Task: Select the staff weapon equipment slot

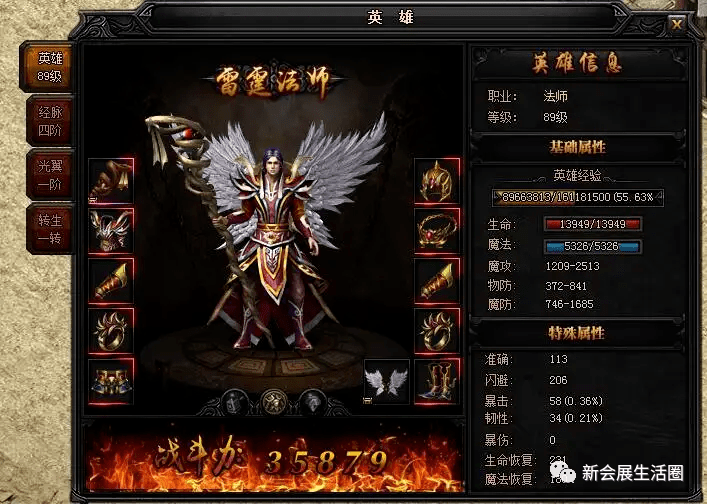Action: (x=111, y=181)
